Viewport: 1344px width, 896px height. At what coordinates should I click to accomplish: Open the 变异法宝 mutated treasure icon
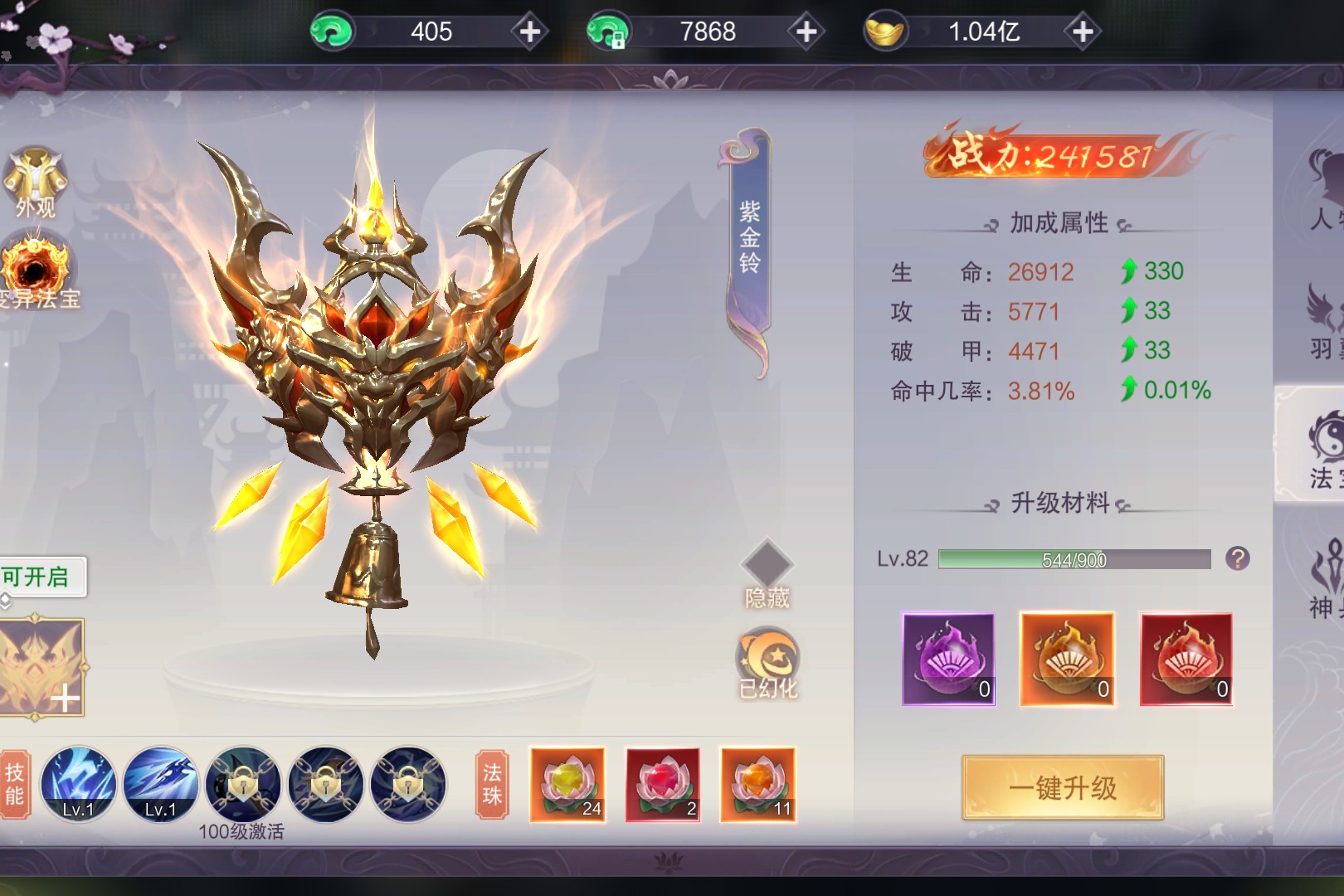click(37, 272)
